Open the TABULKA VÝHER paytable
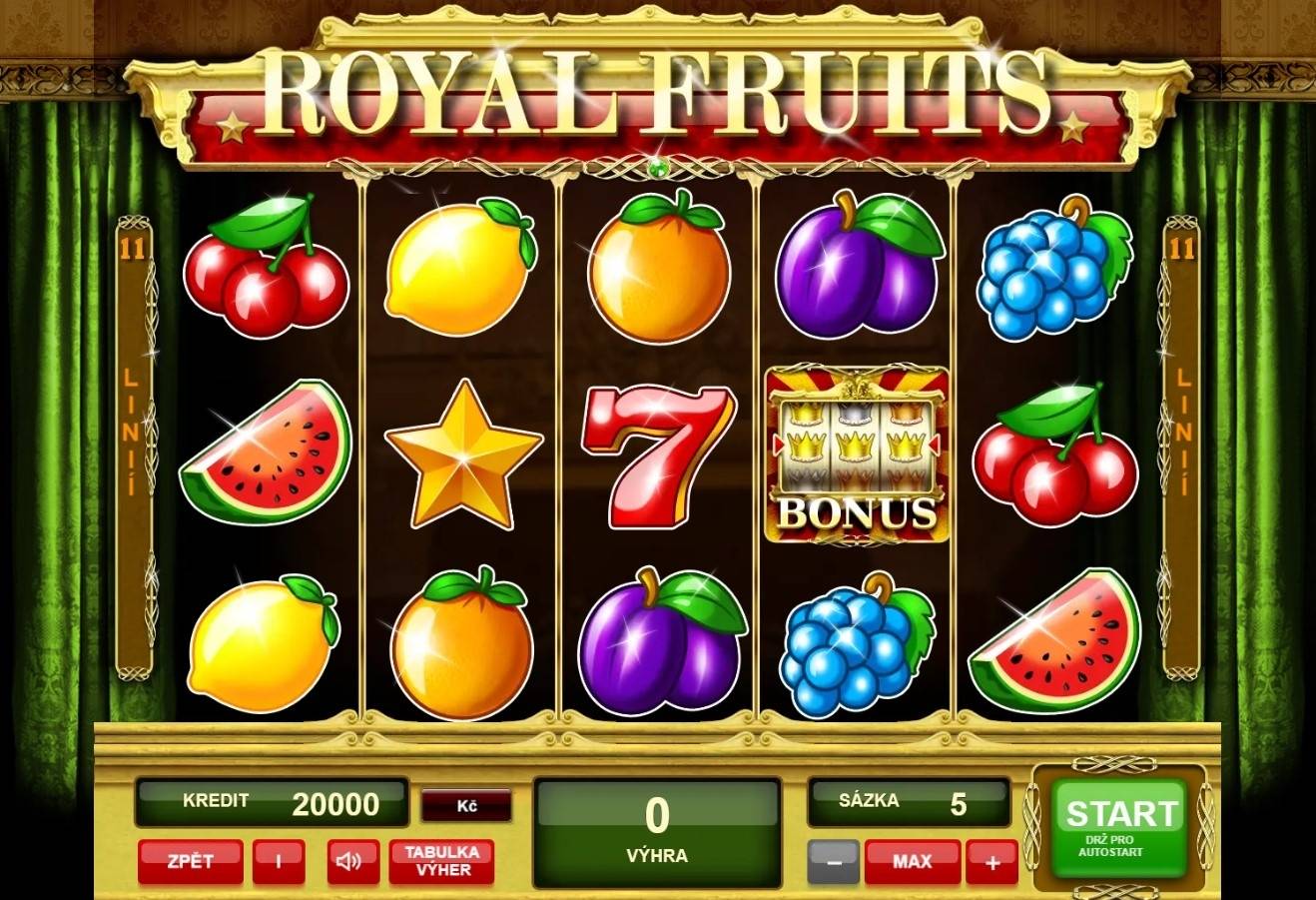 point(440,860)
